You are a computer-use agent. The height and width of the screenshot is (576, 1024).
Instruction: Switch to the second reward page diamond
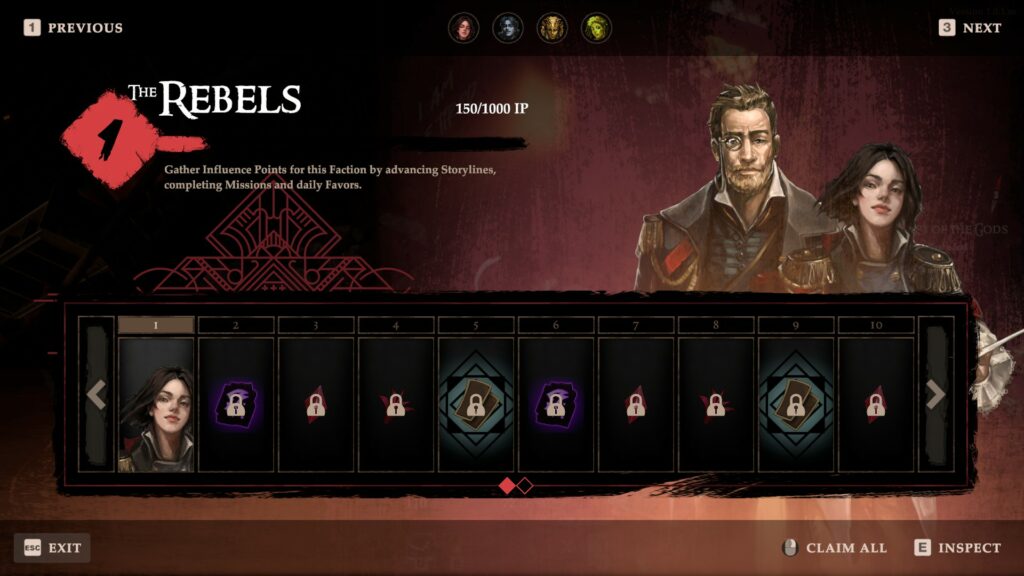525,486
